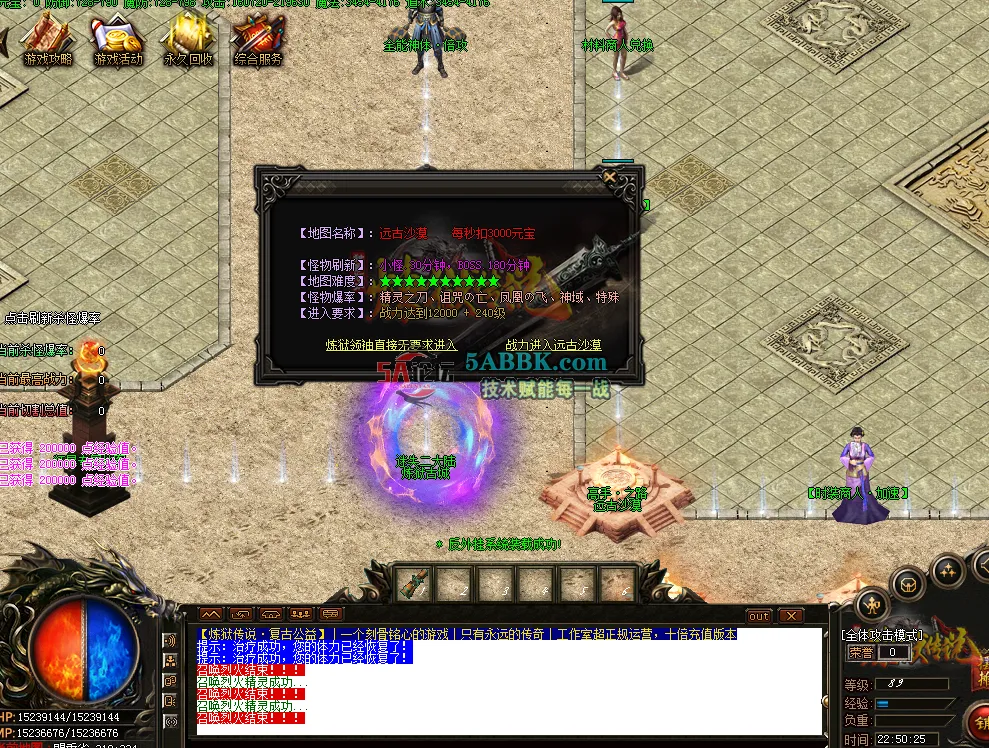Screen dimensions: 989x748
Task: Open the 游戏活动 events icon
Action: [118, 41]
